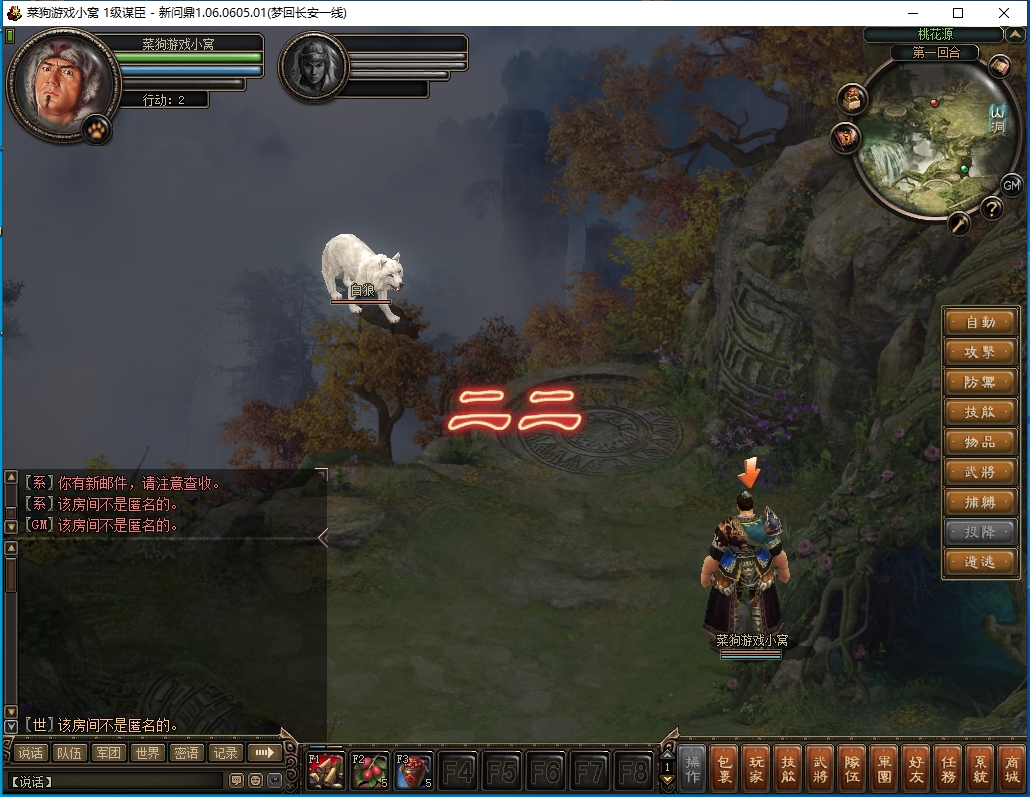Open the 物品 items battle command
The height and width of the screenshot is (797, 1030).
click(980, 442)
